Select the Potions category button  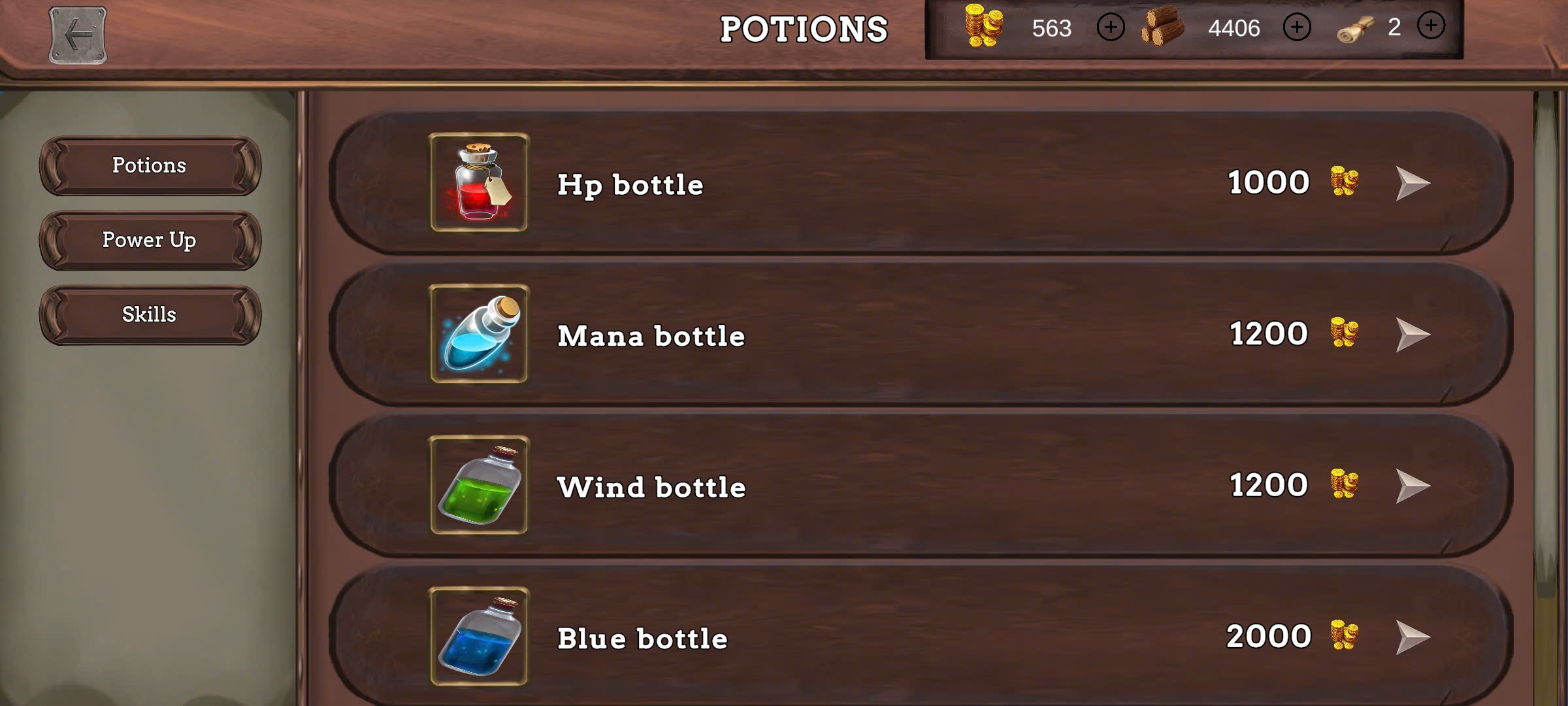coord(149,166)
